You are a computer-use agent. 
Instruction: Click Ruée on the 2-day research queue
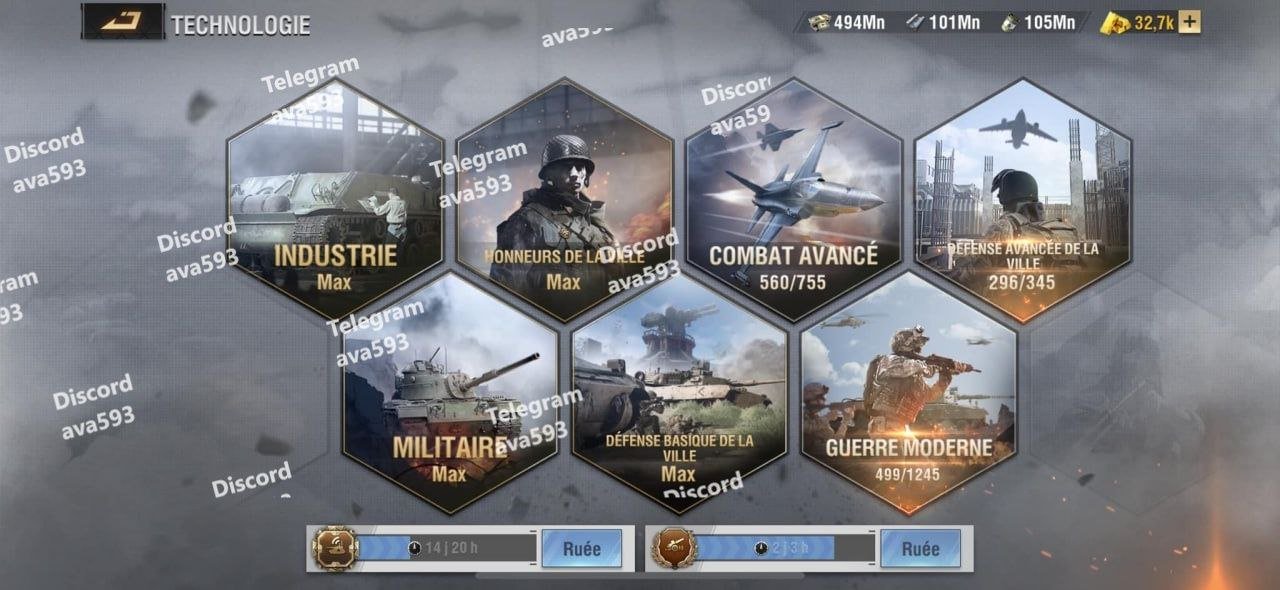click(x=920, y=549)
